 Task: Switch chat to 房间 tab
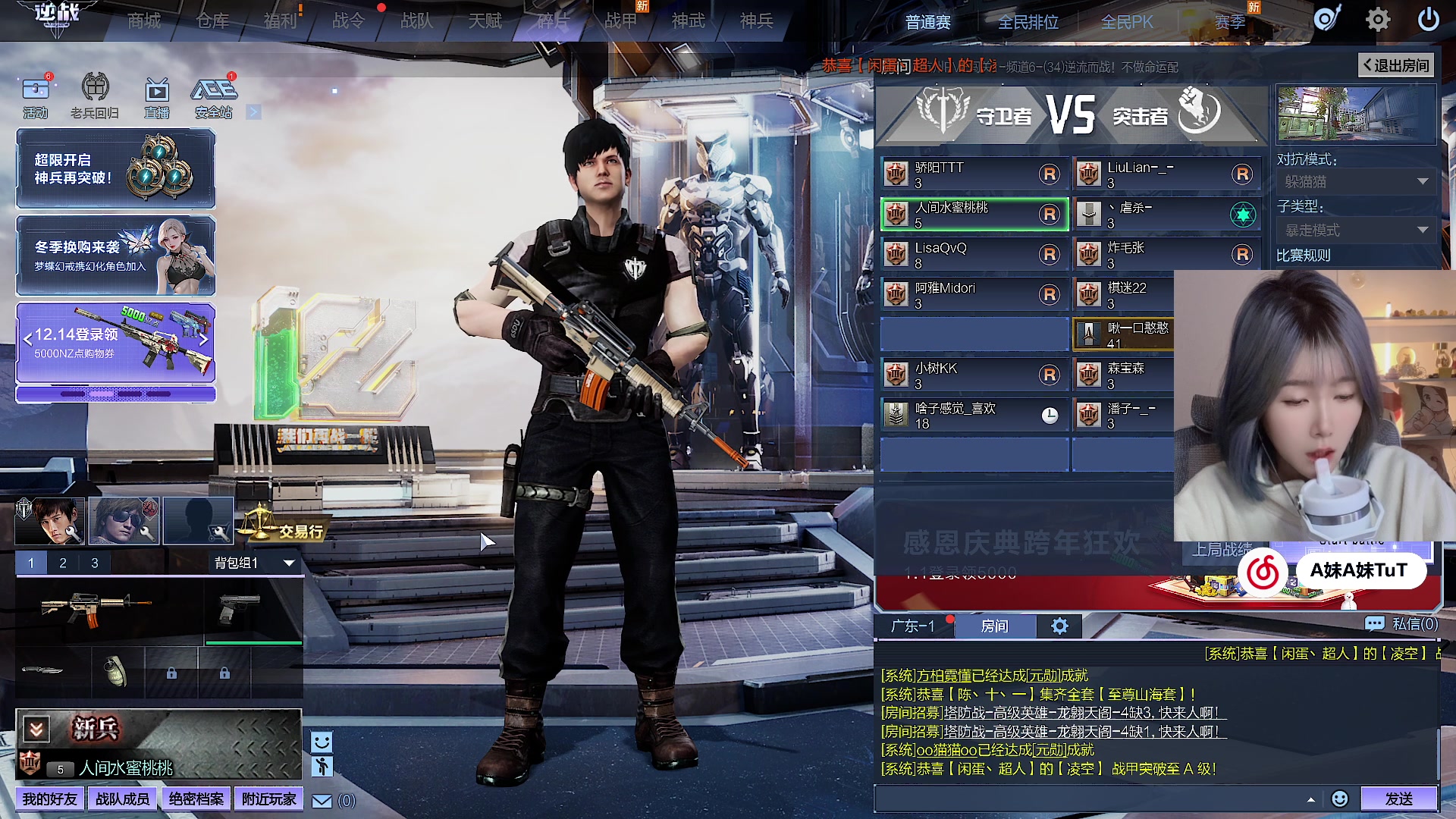(994, 626)
